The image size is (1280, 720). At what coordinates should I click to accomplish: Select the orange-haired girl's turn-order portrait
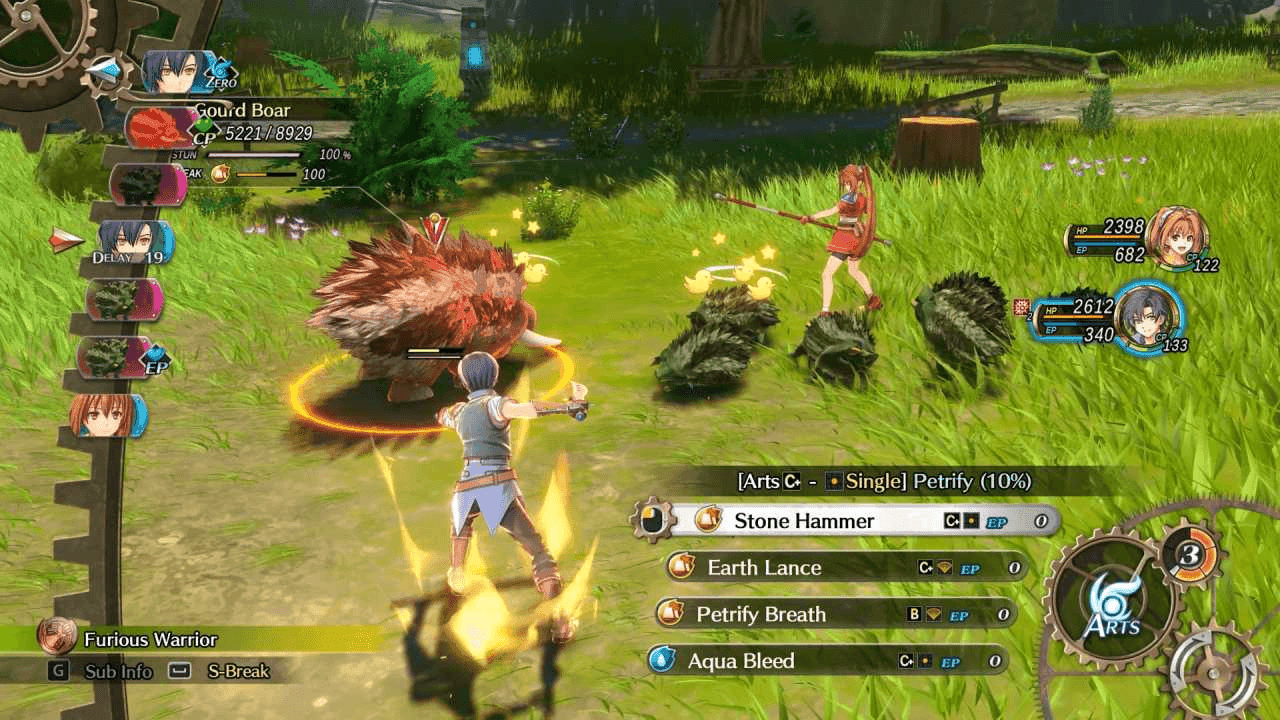[106, 415]
